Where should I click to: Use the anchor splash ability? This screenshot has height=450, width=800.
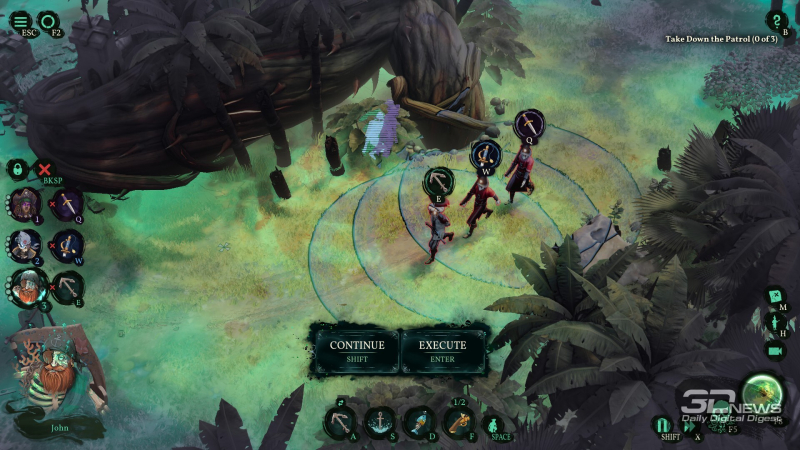380,421
